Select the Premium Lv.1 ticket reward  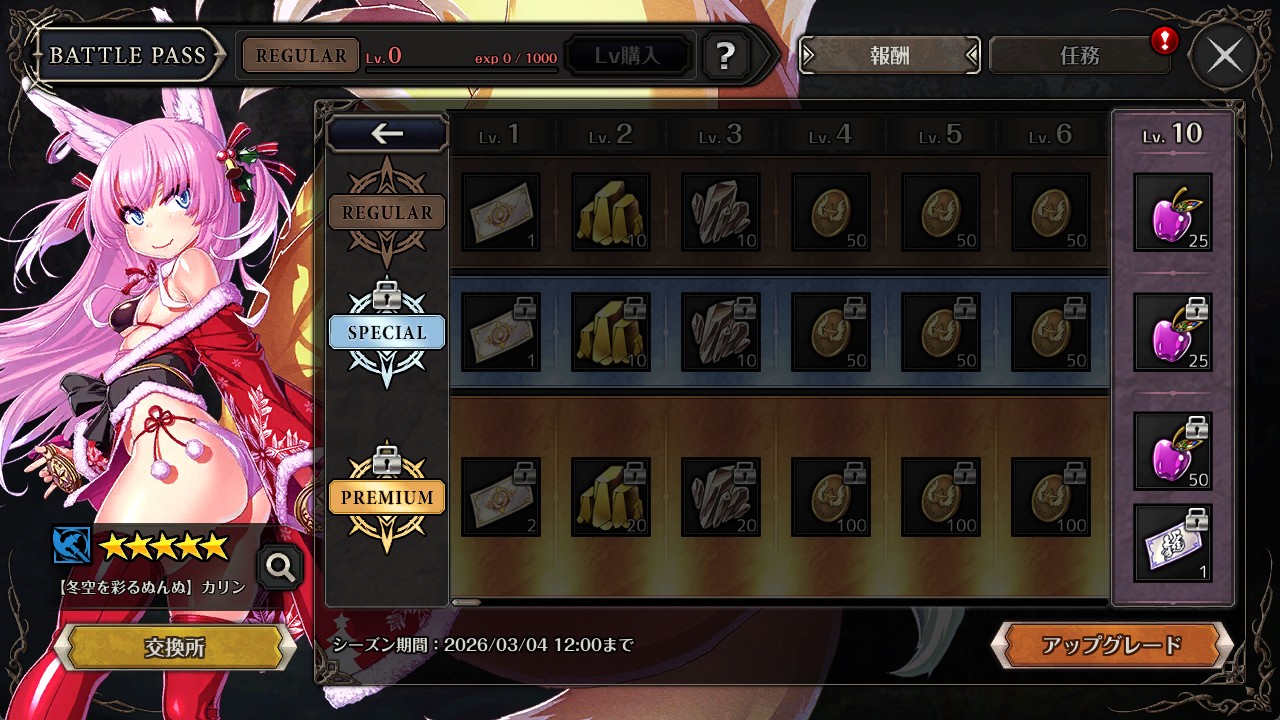[x=501, y=497]
